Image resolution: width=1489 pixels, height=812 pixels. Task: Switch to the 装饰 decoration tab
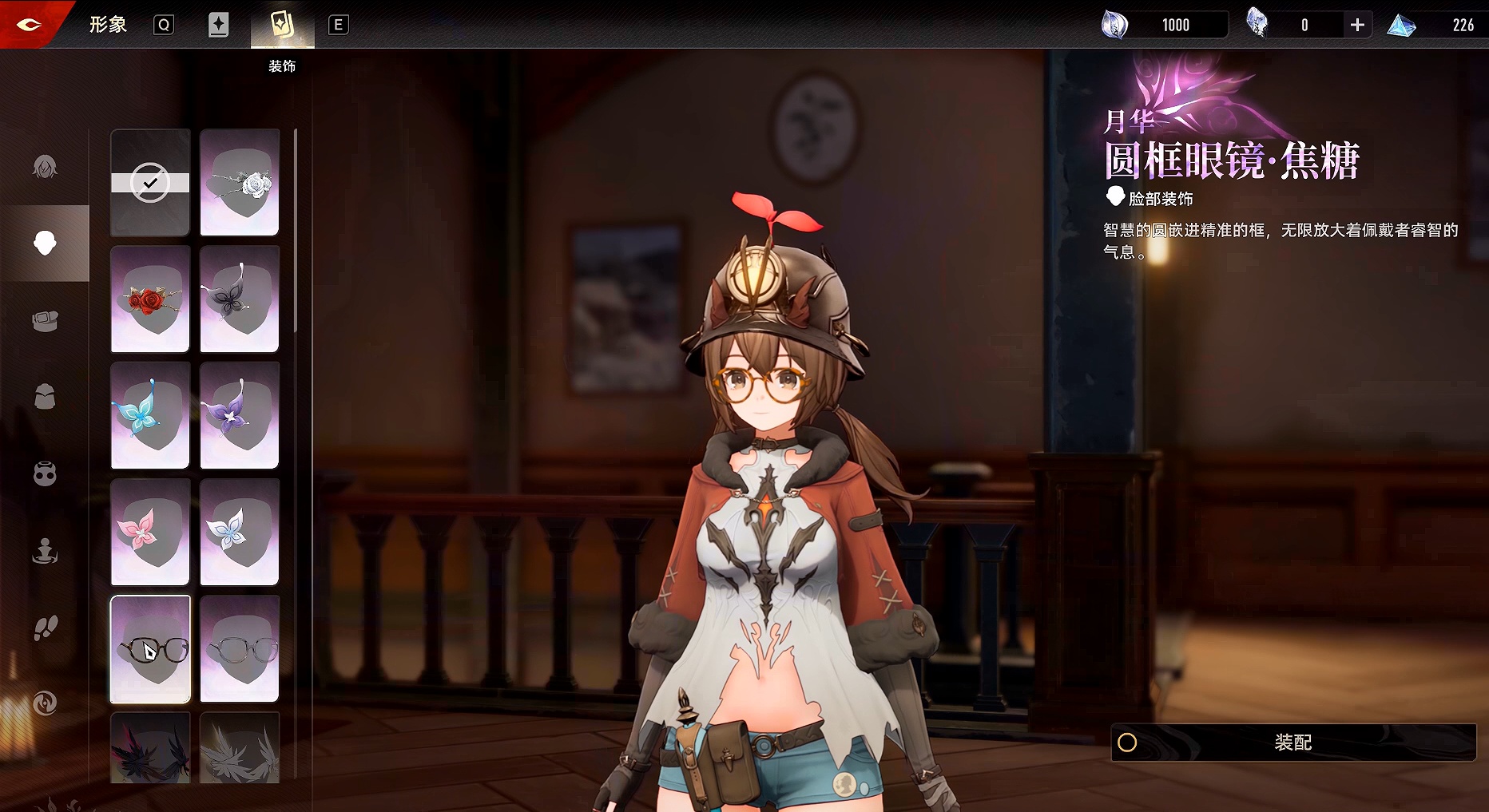[282, 26]
